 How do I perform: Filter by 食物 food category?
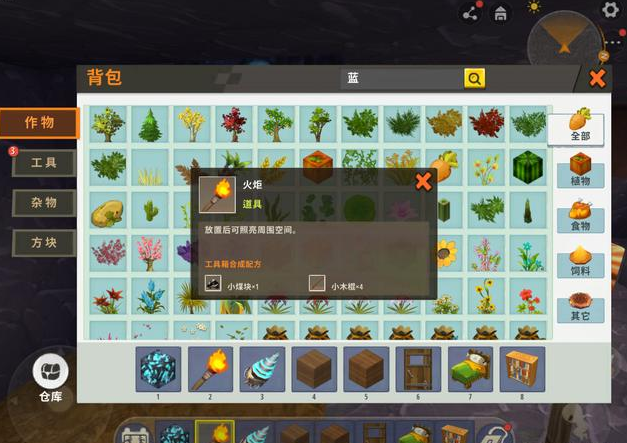579,216
